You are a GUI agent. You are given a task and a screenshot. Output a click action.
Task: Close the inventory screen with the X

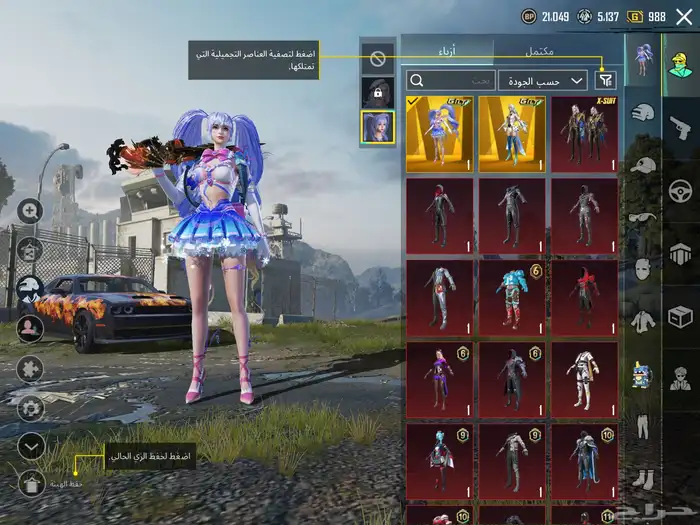683,16
